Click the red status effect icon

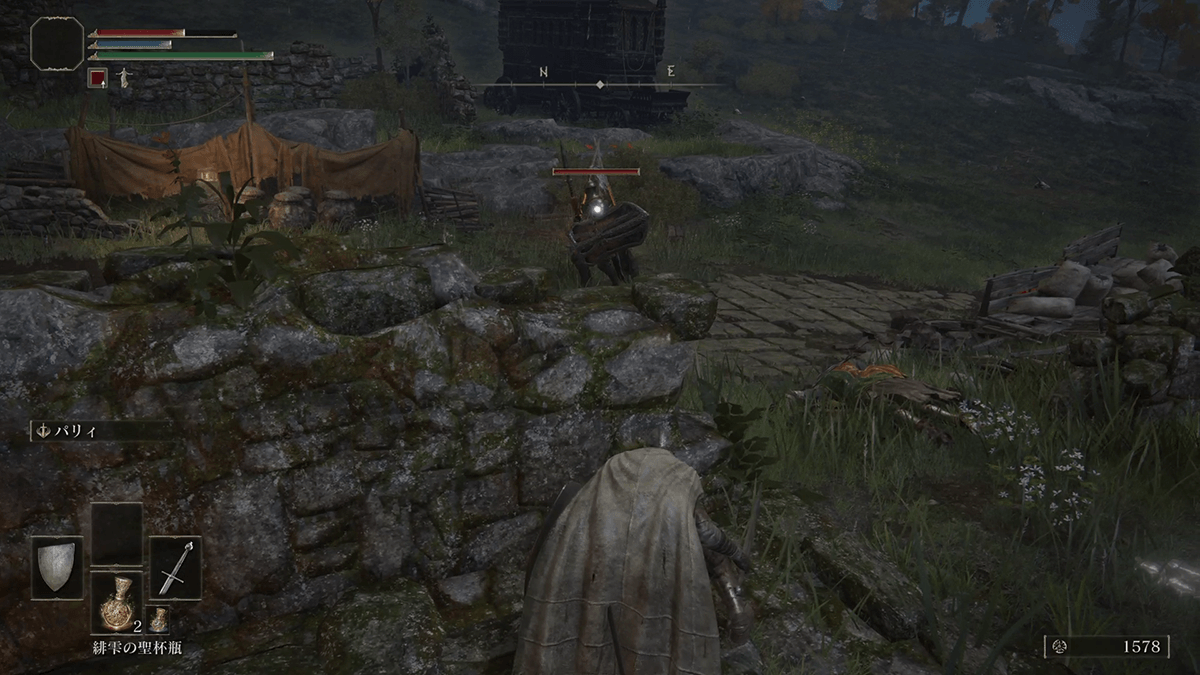pos(97,77)
